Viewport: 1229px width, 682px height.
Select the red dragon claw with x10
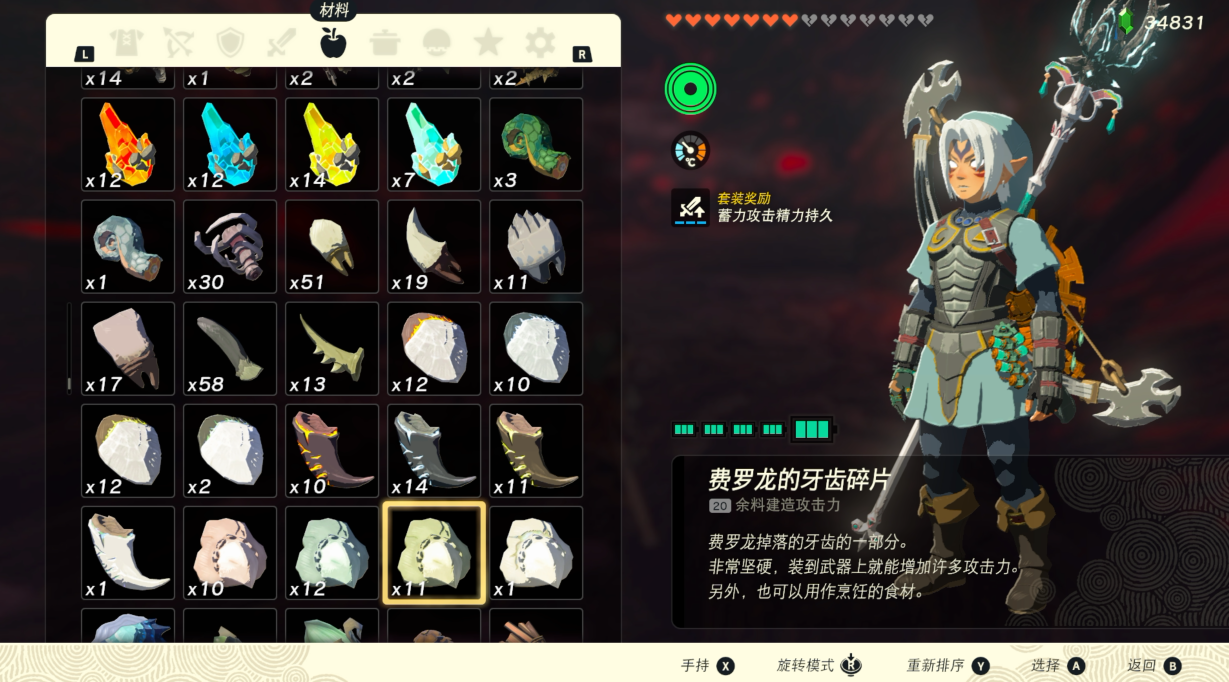click(x=332, y=451)
